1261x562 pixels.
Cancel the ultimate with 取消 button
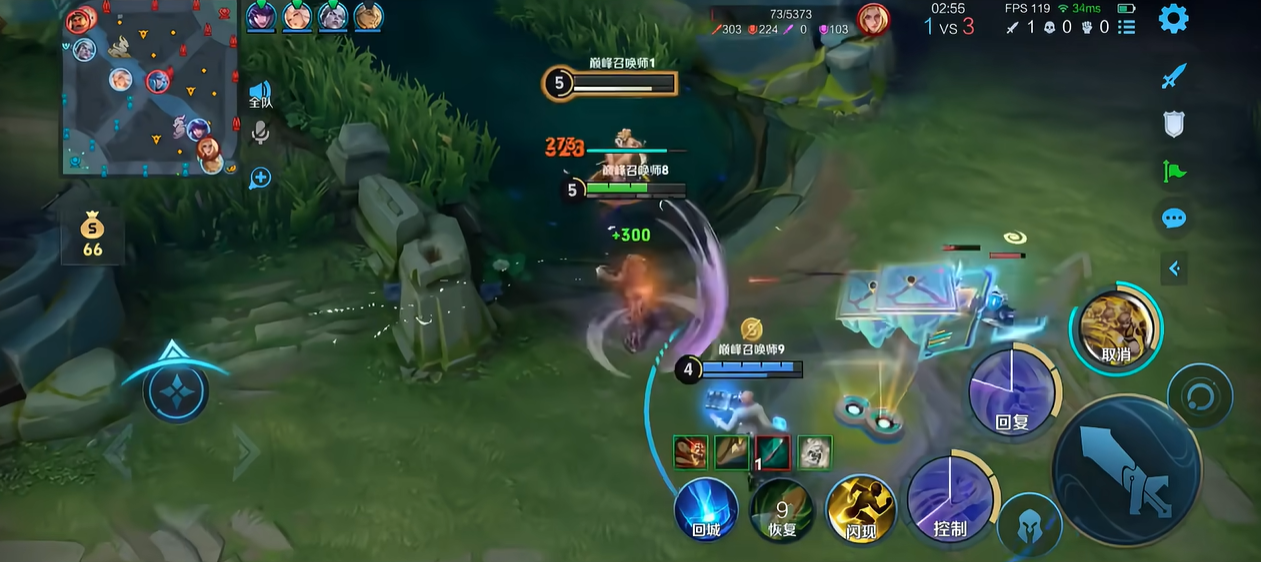pyautogui.click(x=1115, y=329)
